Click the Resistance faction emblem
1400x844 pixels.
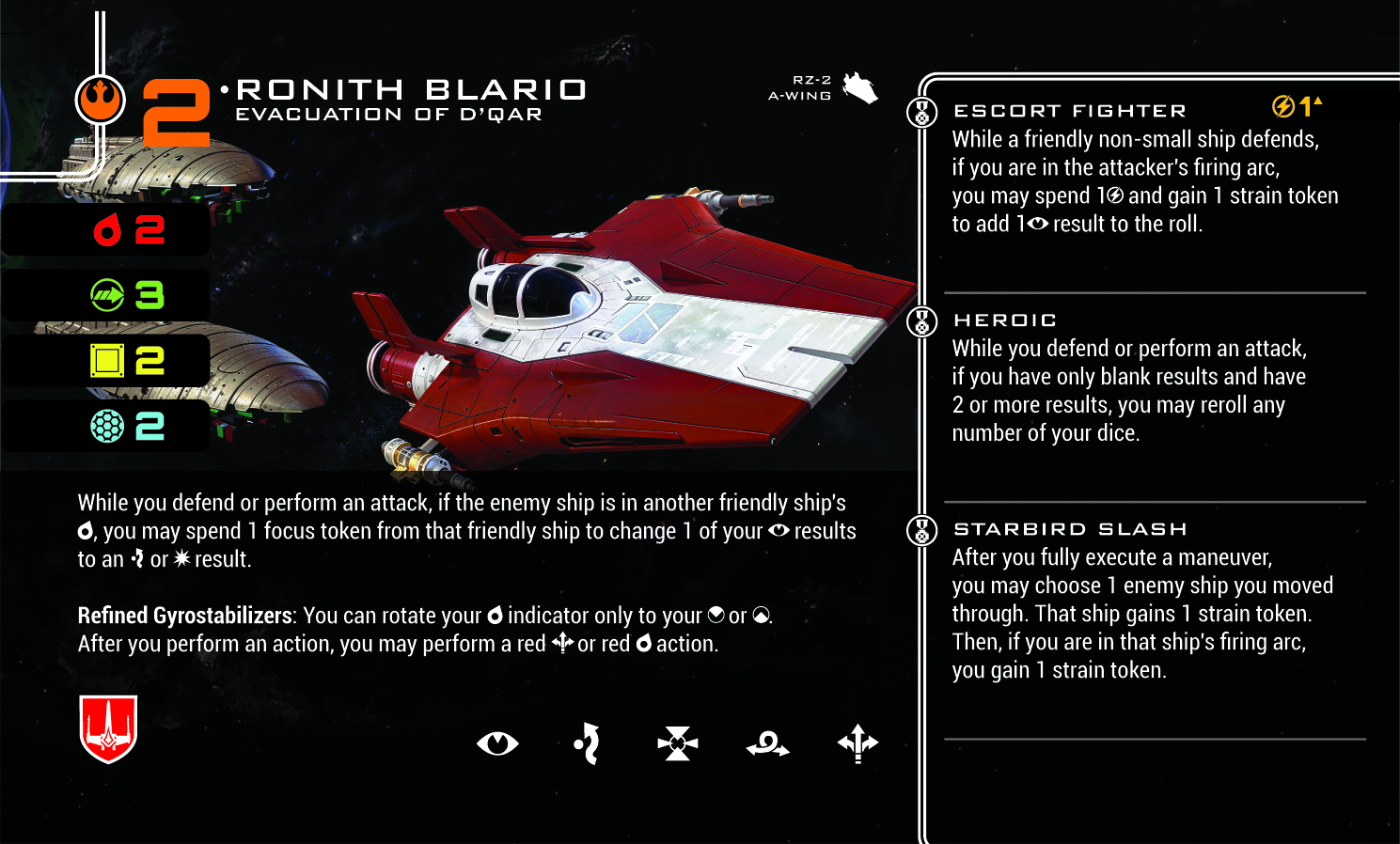(x=101, y=100)
